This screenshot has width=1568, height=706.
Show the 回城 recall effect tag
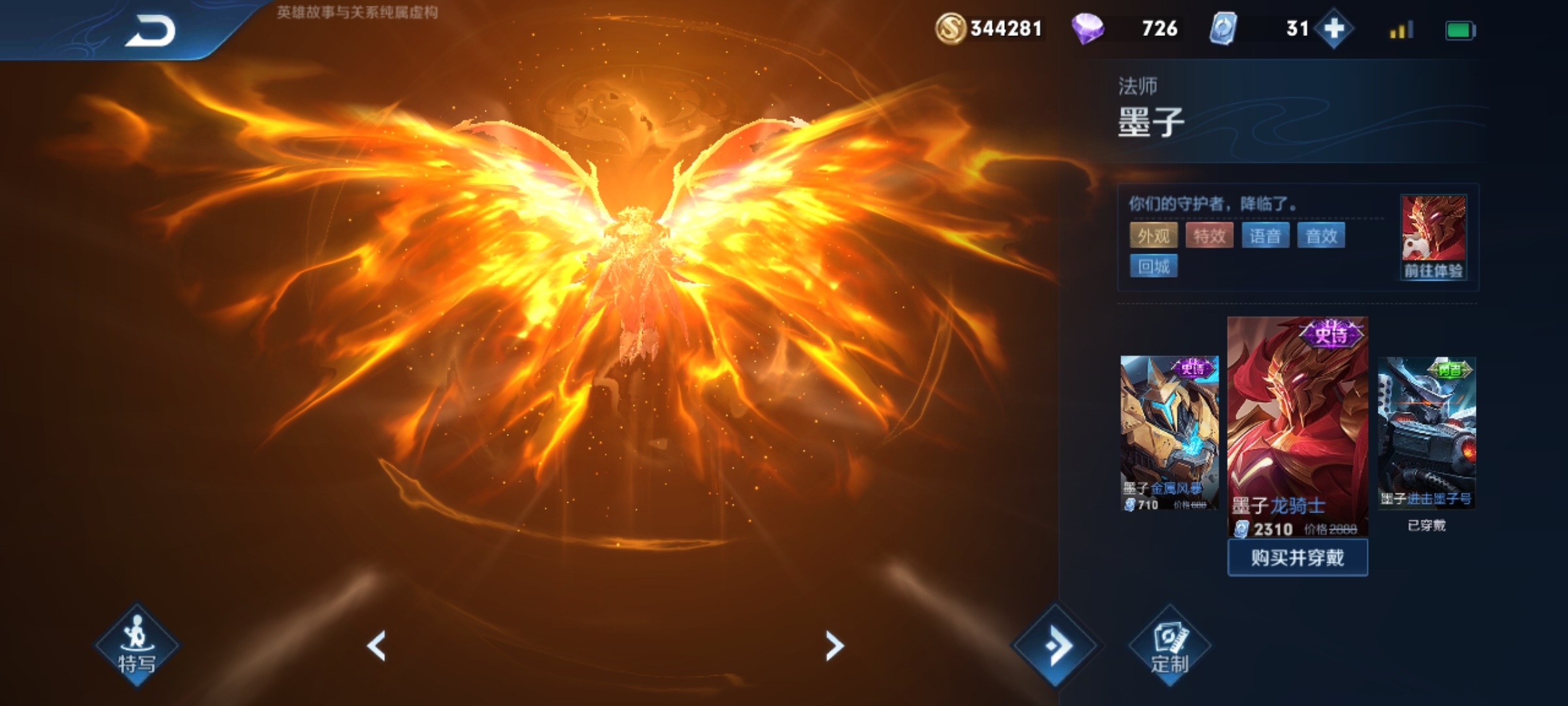[x=1154, y=266]
